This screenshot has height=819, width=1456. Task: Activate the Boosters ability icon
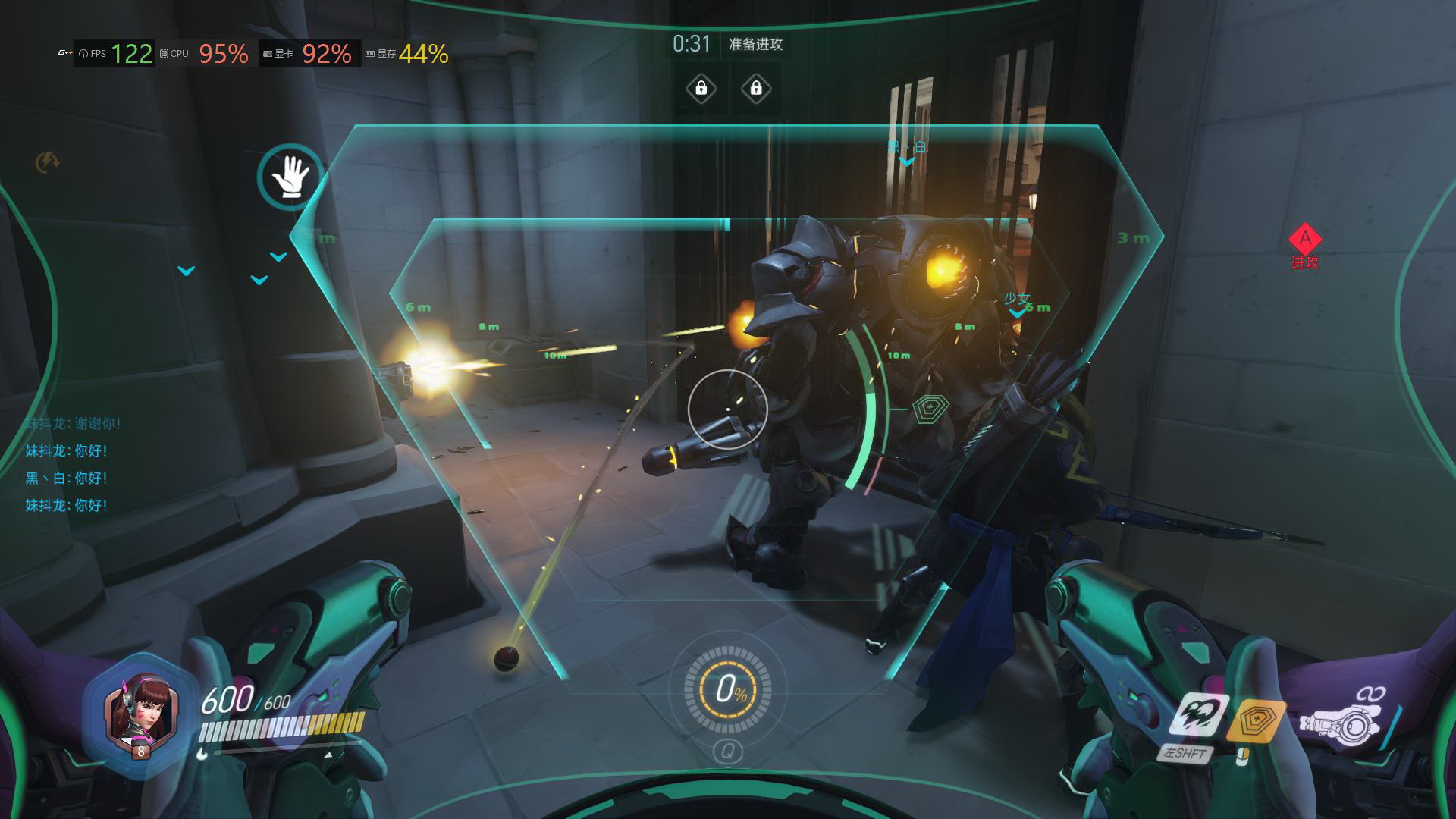1198,715
